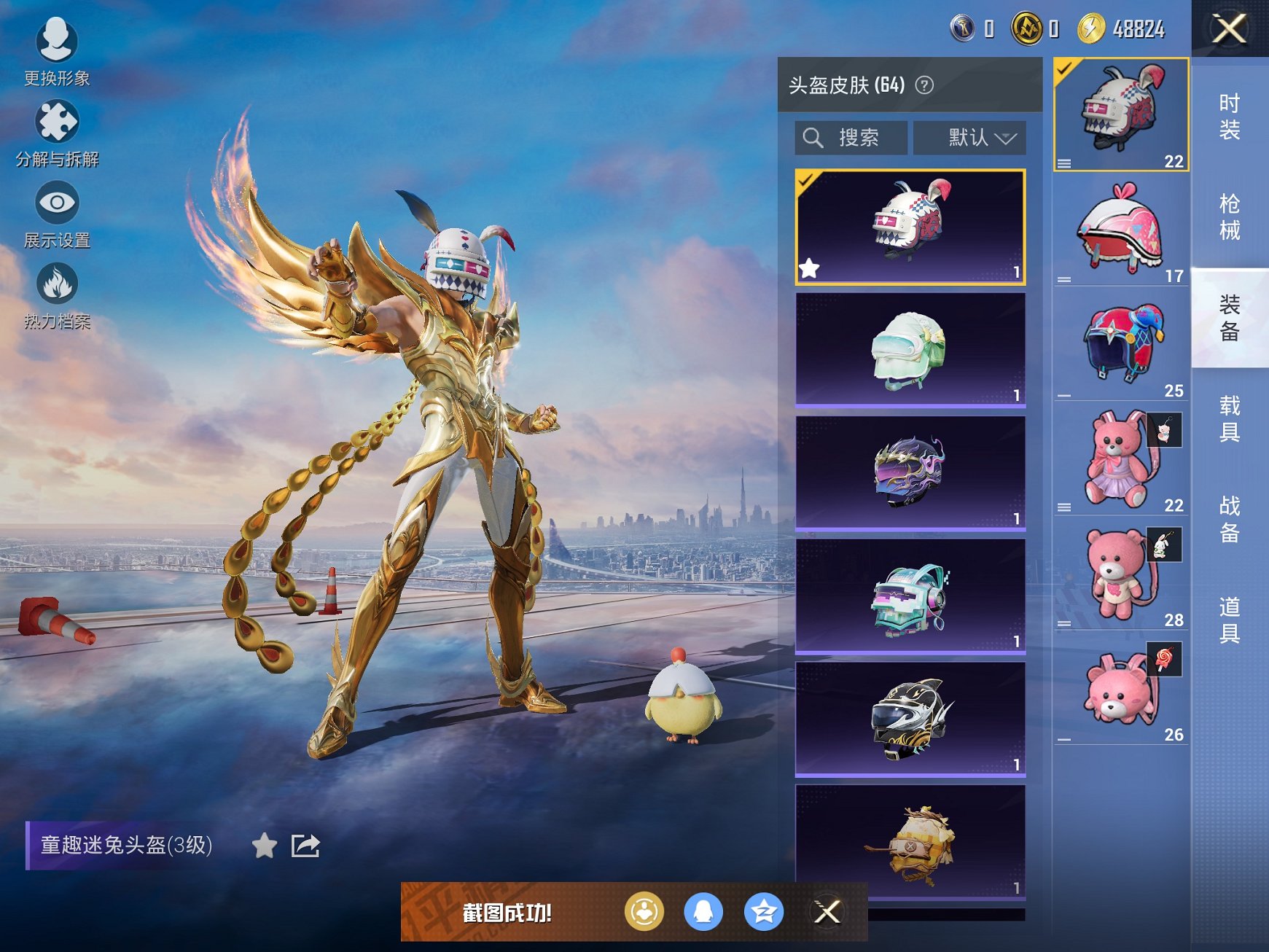Image resolution: width=1269 pixels, height=952 pixels.
Task: Open the 更换形象 (change appearance) panel
Action: [x=58, y=45]
